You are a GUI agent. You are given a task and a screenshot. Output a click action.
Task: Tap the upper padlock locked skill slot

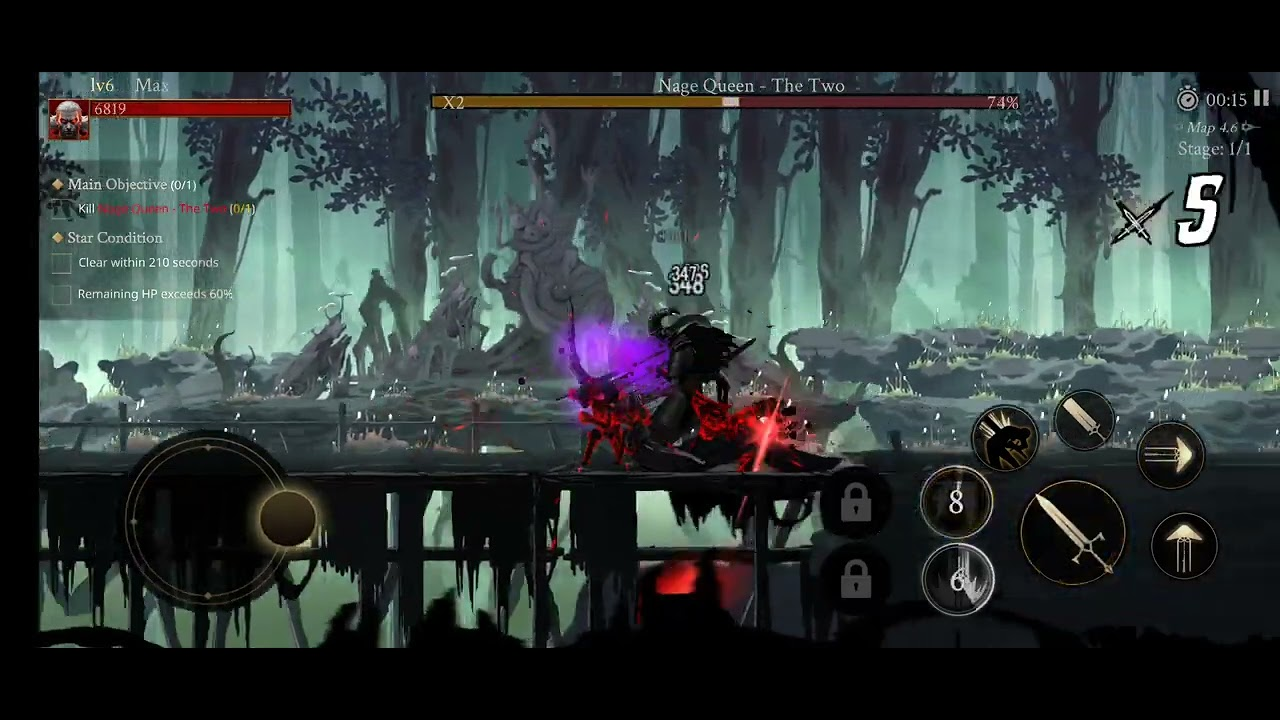pyautogui.click(x=855, y=505)
